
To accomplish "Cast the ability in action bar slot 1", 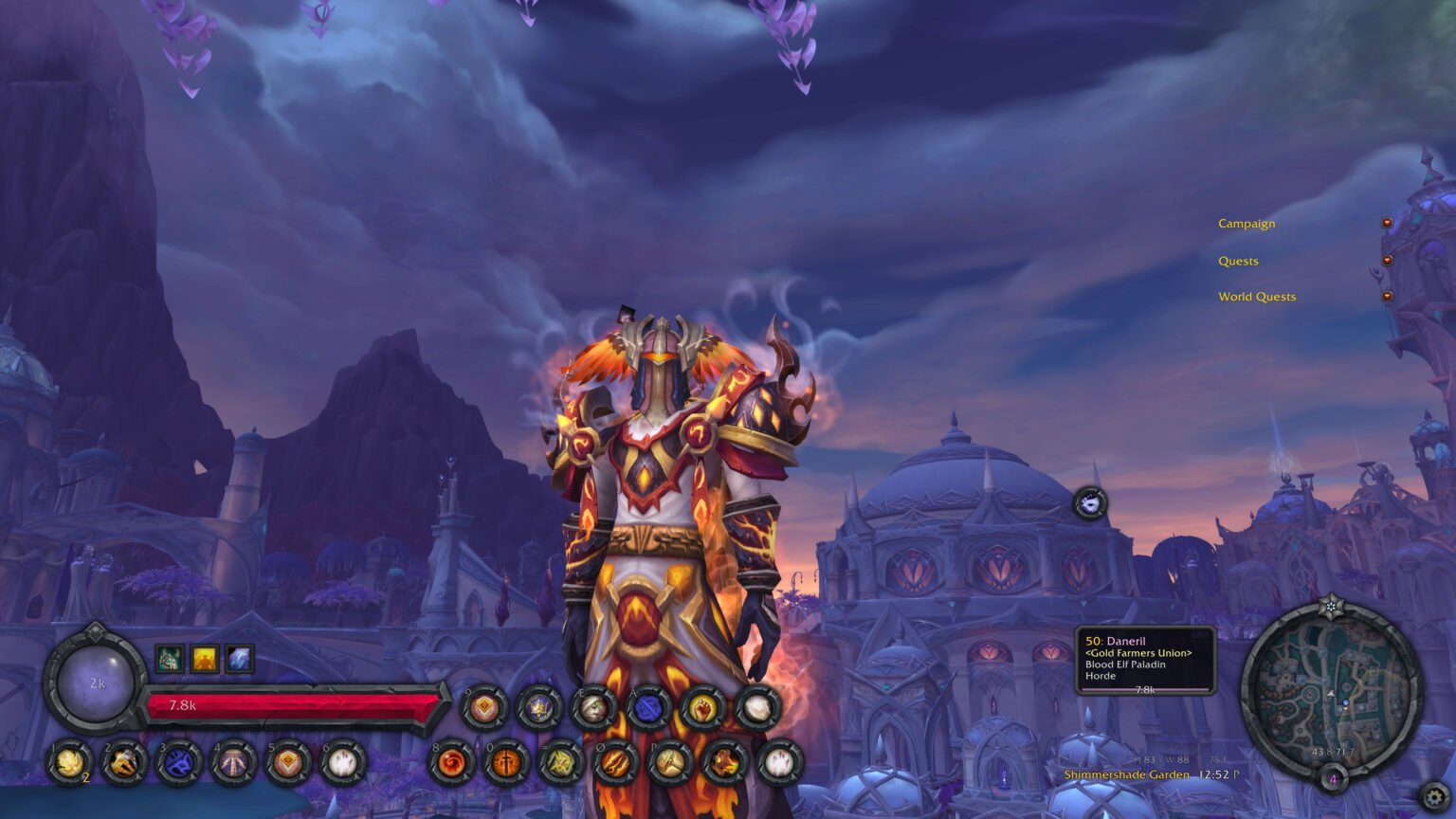I will [68, 766].
